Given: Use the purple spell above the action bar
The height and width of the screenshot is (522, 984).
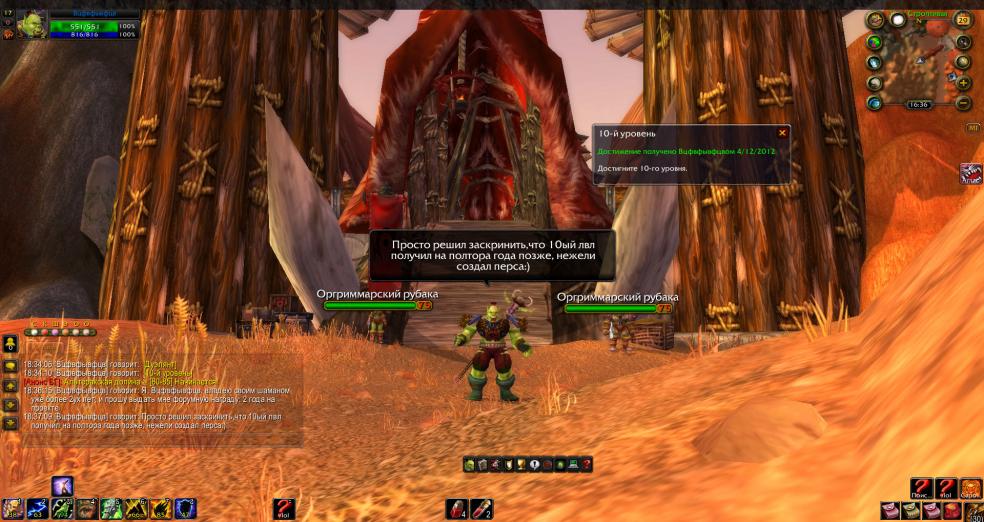Looking at the screenshot, I should coord(62,487).
